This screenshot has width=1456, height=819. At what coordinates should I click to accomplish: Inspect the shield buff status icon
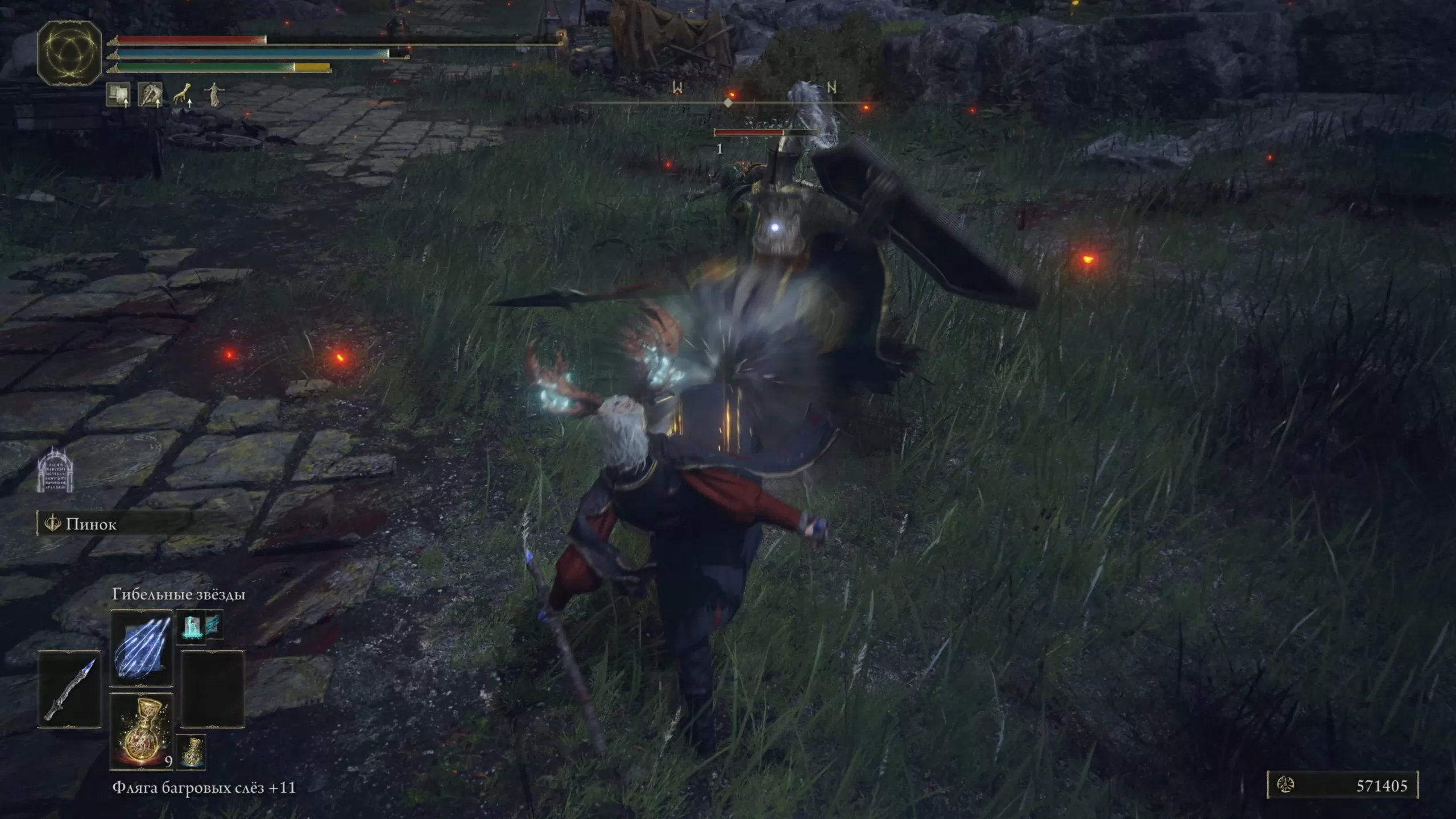click(118, 95)
